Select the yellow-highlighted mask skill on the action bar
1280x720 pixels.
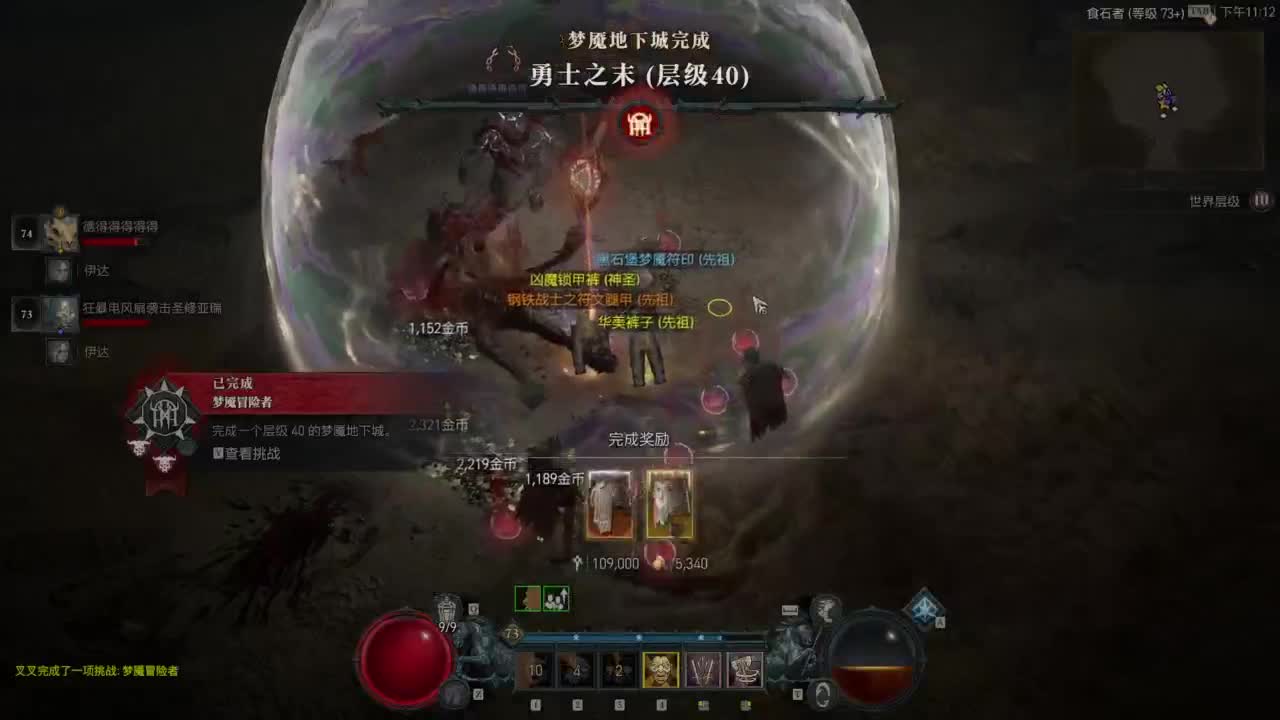point(659,670)
